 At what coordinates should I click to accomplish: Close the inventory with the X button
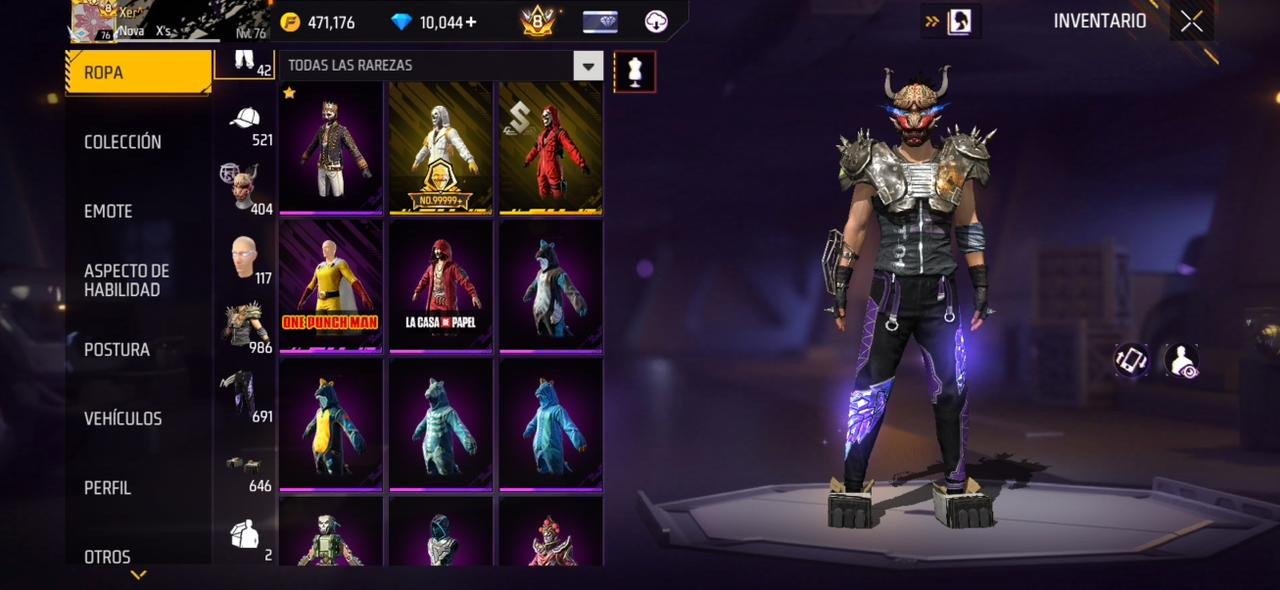(x=1191, y=21)
